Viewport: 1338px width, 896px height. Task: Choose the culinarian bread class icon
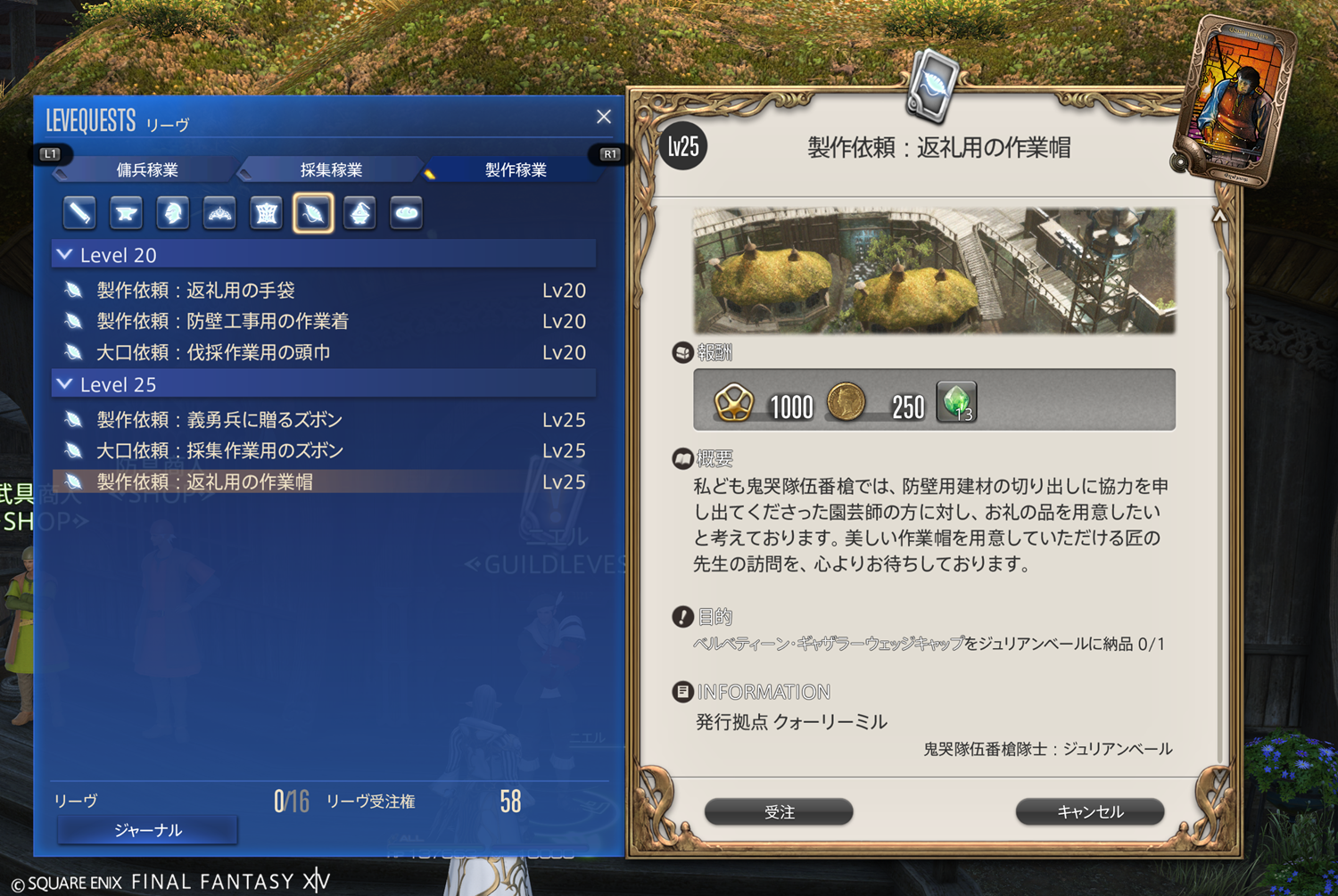click(x=406, y=213)
